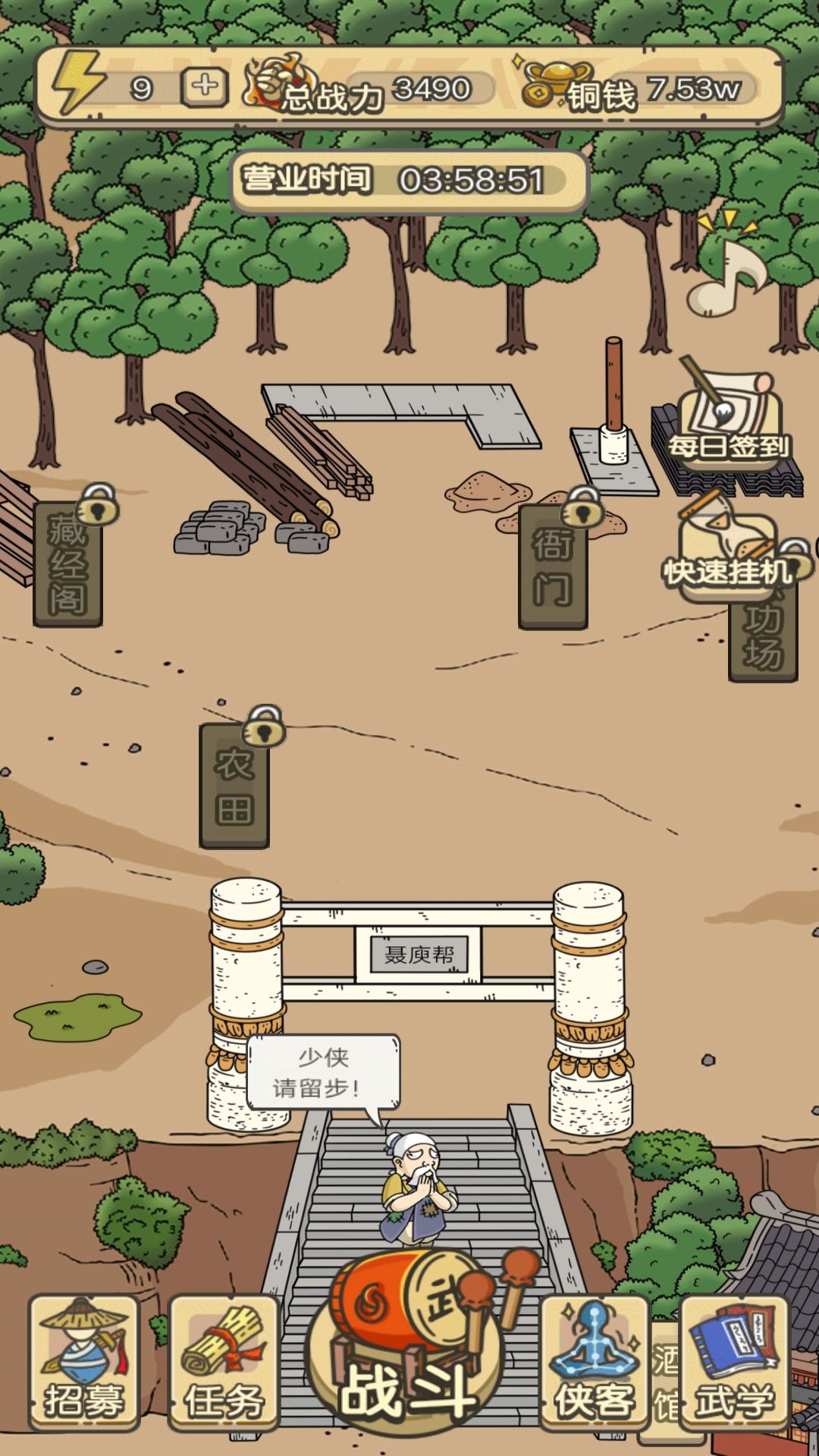Tap the 聂庚帮 gate name plaque
Viewport: 819px width, 1456px height.
pyautogui.click(x=419, y=954)
